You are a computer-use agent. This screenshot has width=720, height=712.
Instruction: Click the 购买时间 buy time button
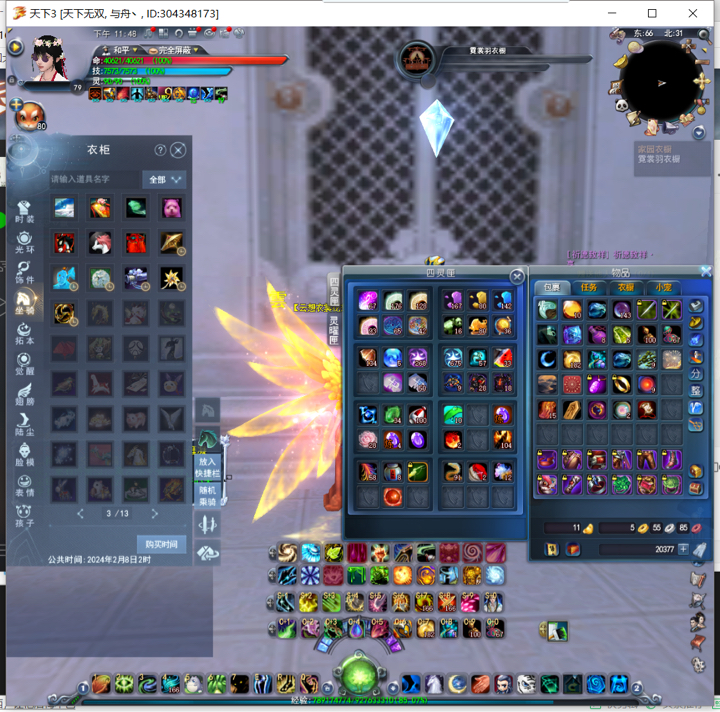pyautogui.click(x=161, y=544)
